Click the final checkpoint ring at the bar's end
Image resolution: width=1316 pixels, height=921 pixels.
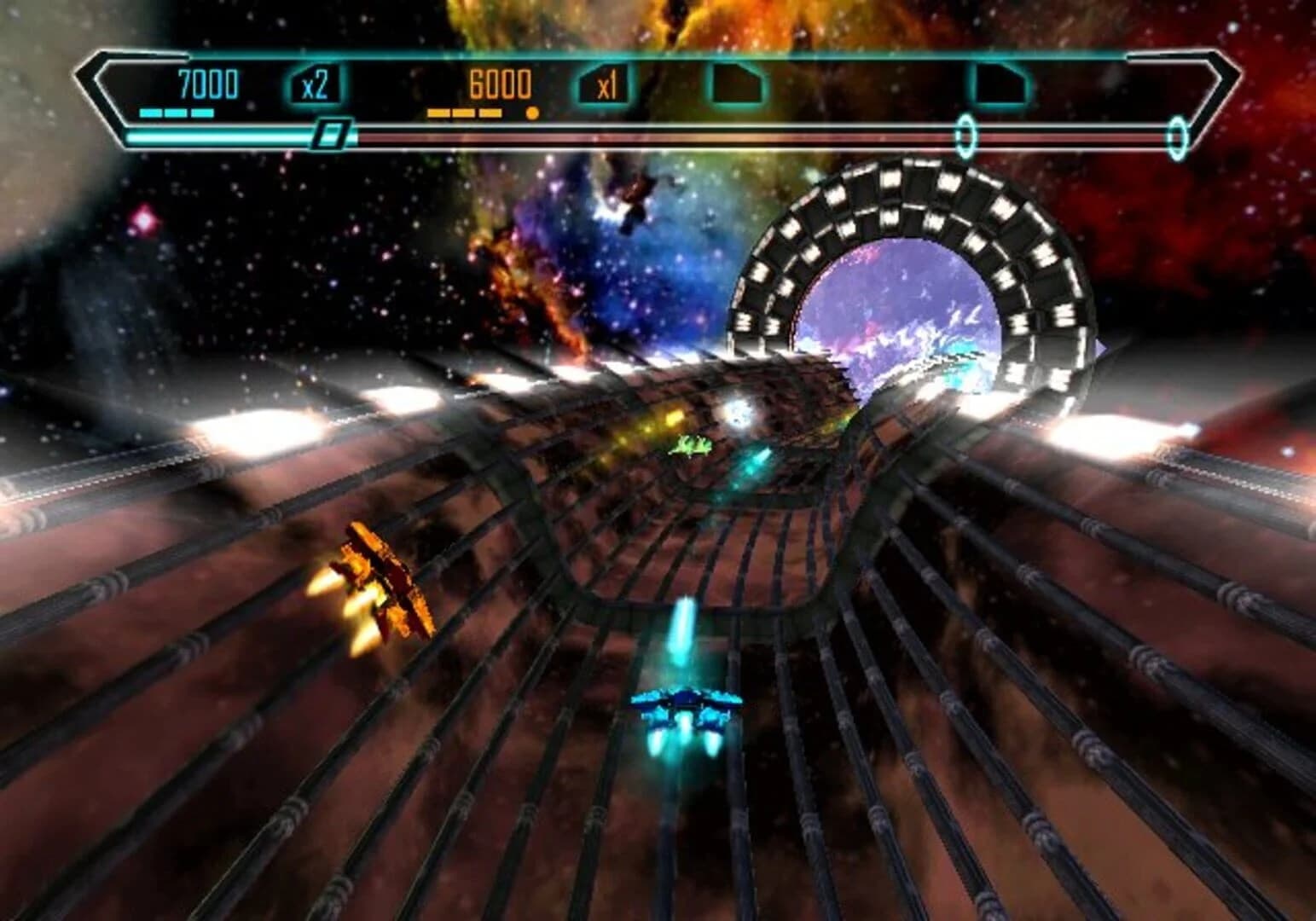tap(1180, 134)
